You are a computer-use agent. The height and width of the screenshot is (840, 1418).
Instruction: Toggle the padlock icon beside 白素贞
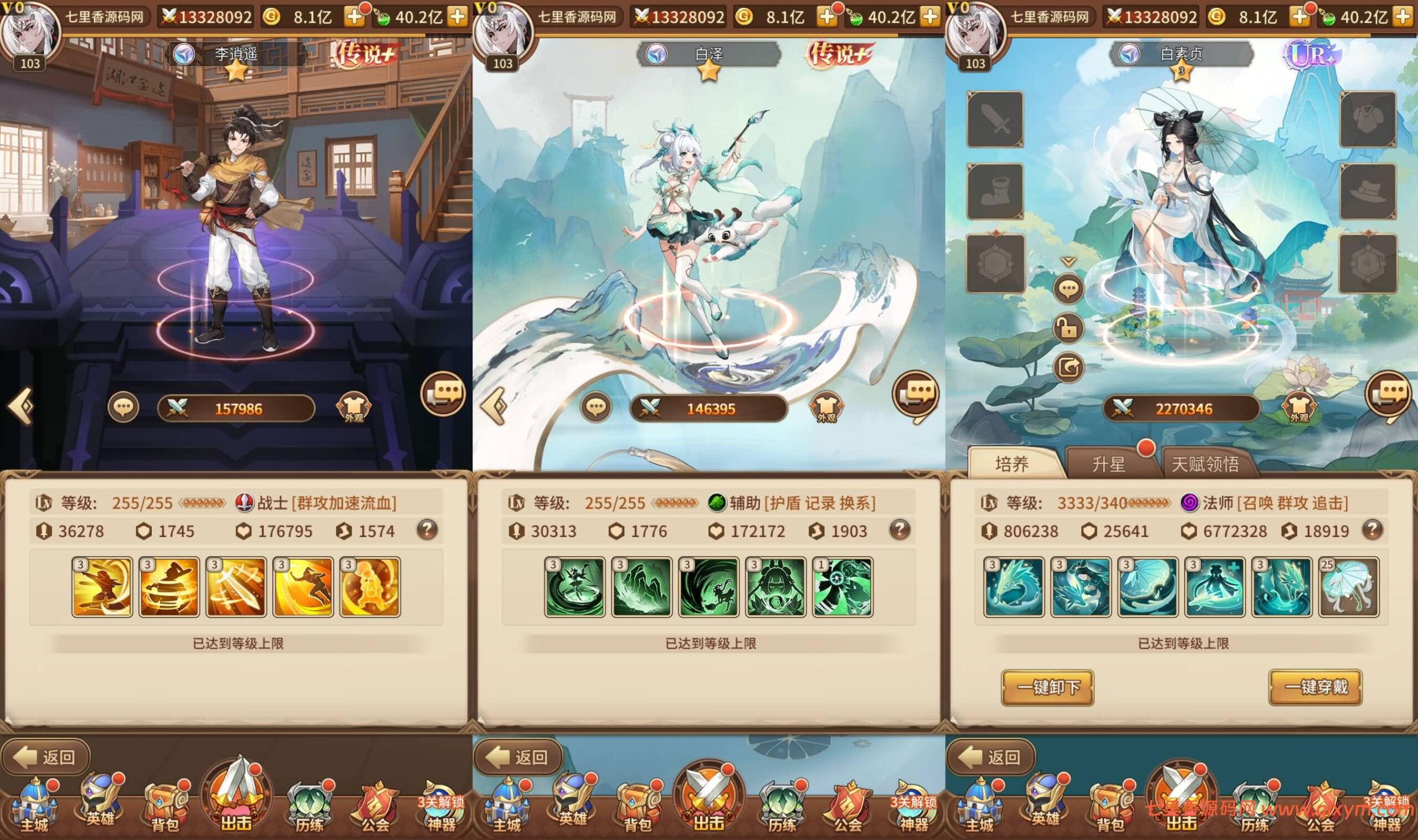[x=1068, y=328]
